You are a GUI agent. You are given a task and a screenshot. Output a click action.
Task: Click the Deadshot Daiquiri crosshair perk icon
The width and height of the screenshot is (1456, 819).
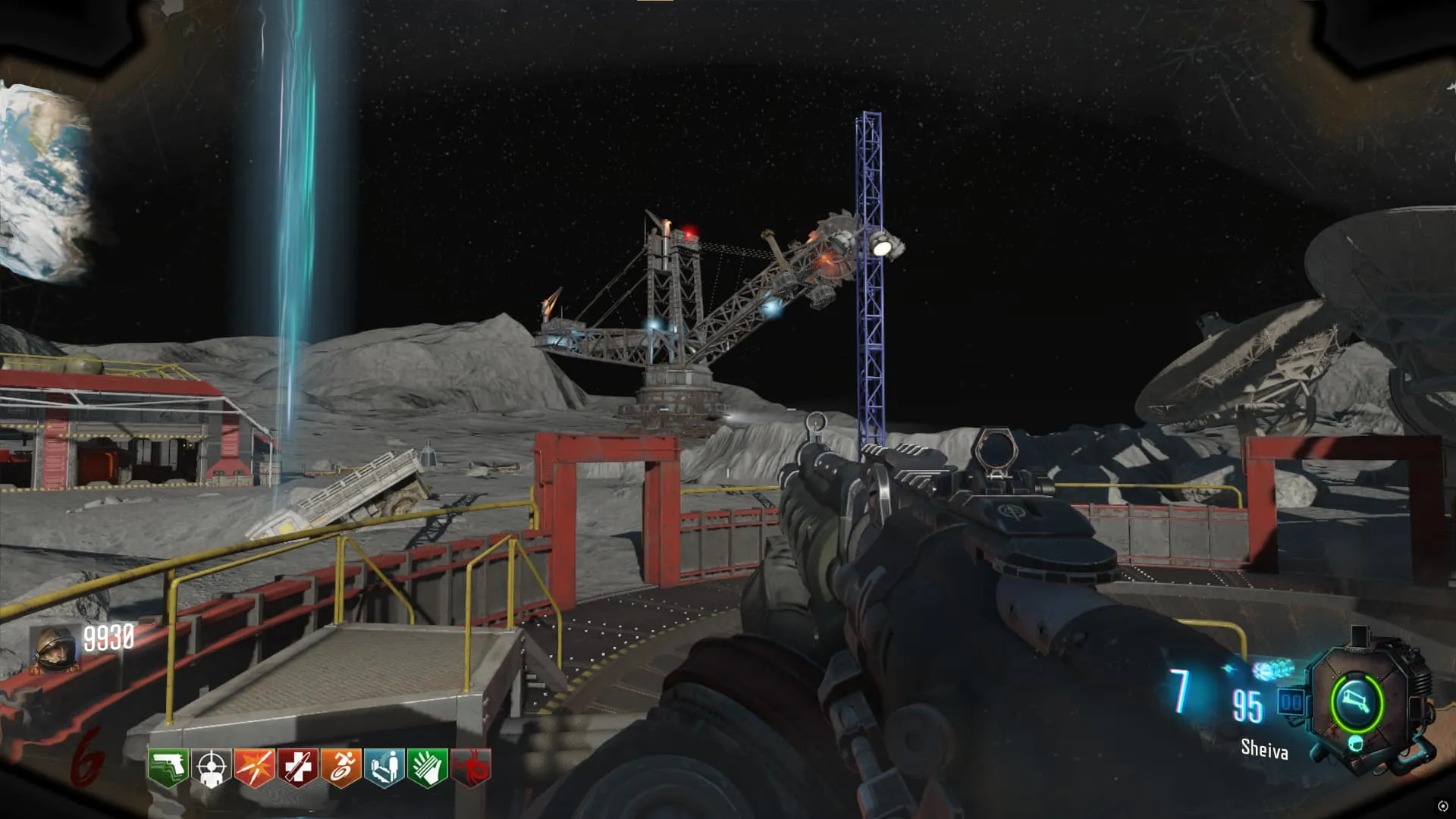pos(211,767)
